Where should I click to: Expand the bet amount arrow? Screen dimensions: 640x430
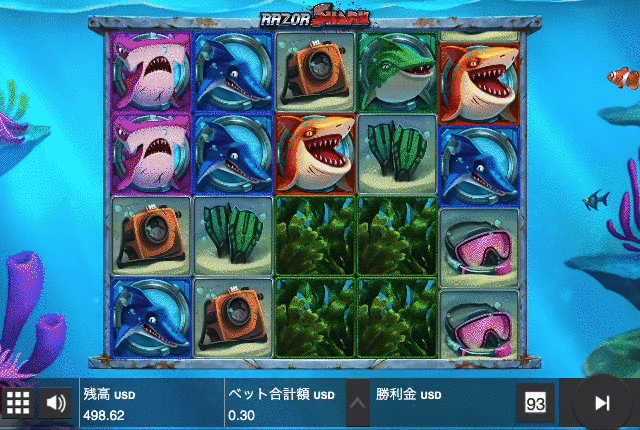[x=356, y=404]
